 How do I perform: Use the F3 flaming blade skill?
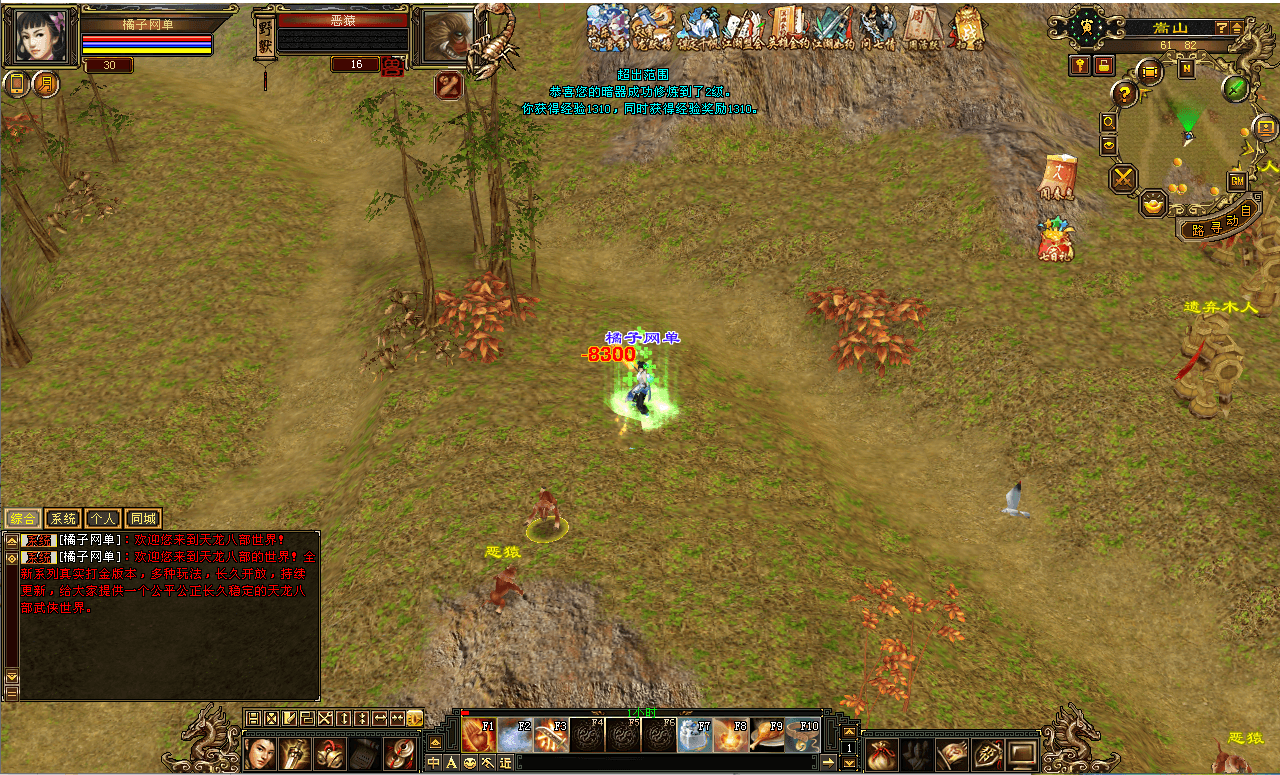coord(551,735)
